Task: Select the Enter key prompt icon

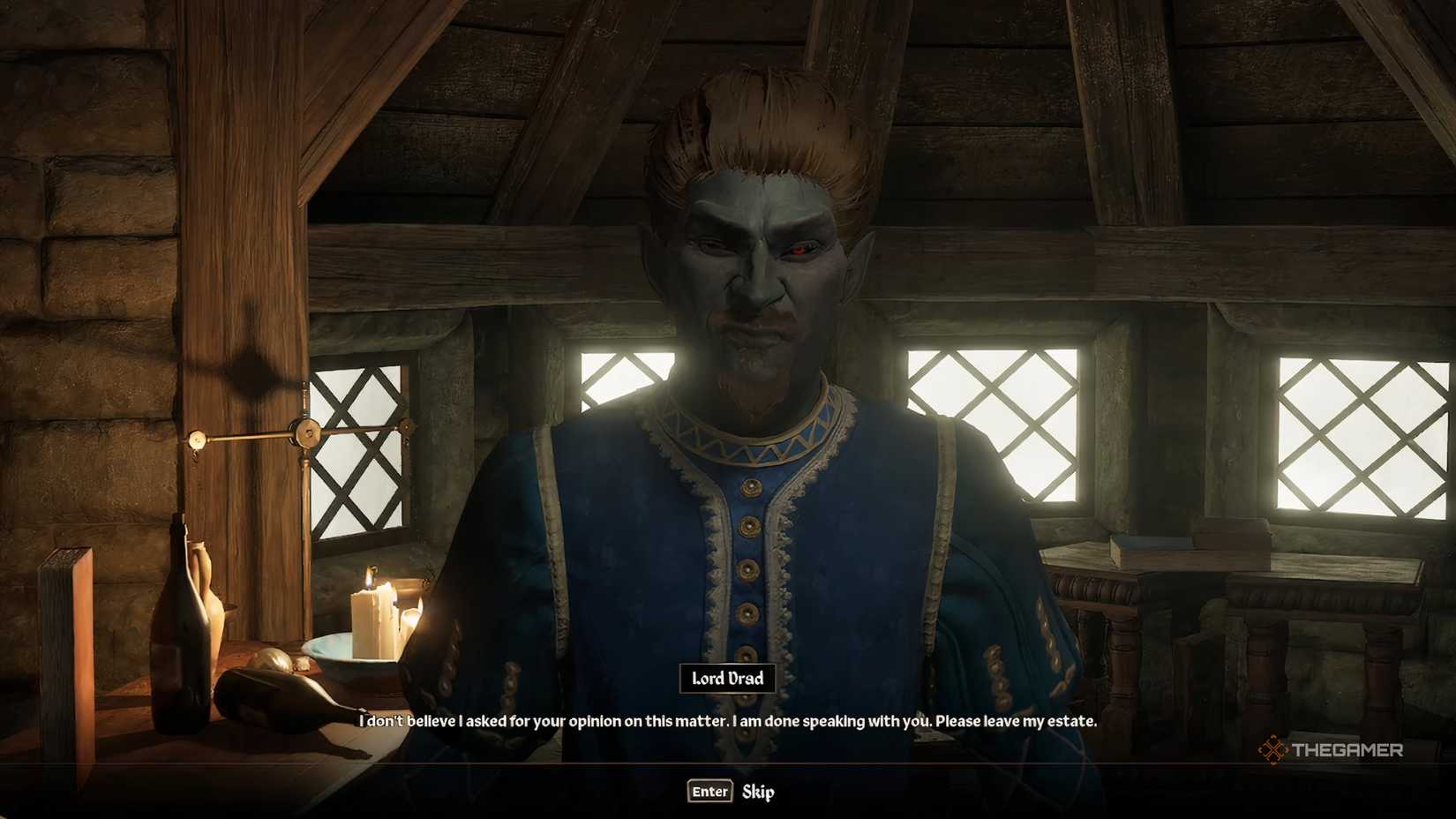Action: pos(709,792)
